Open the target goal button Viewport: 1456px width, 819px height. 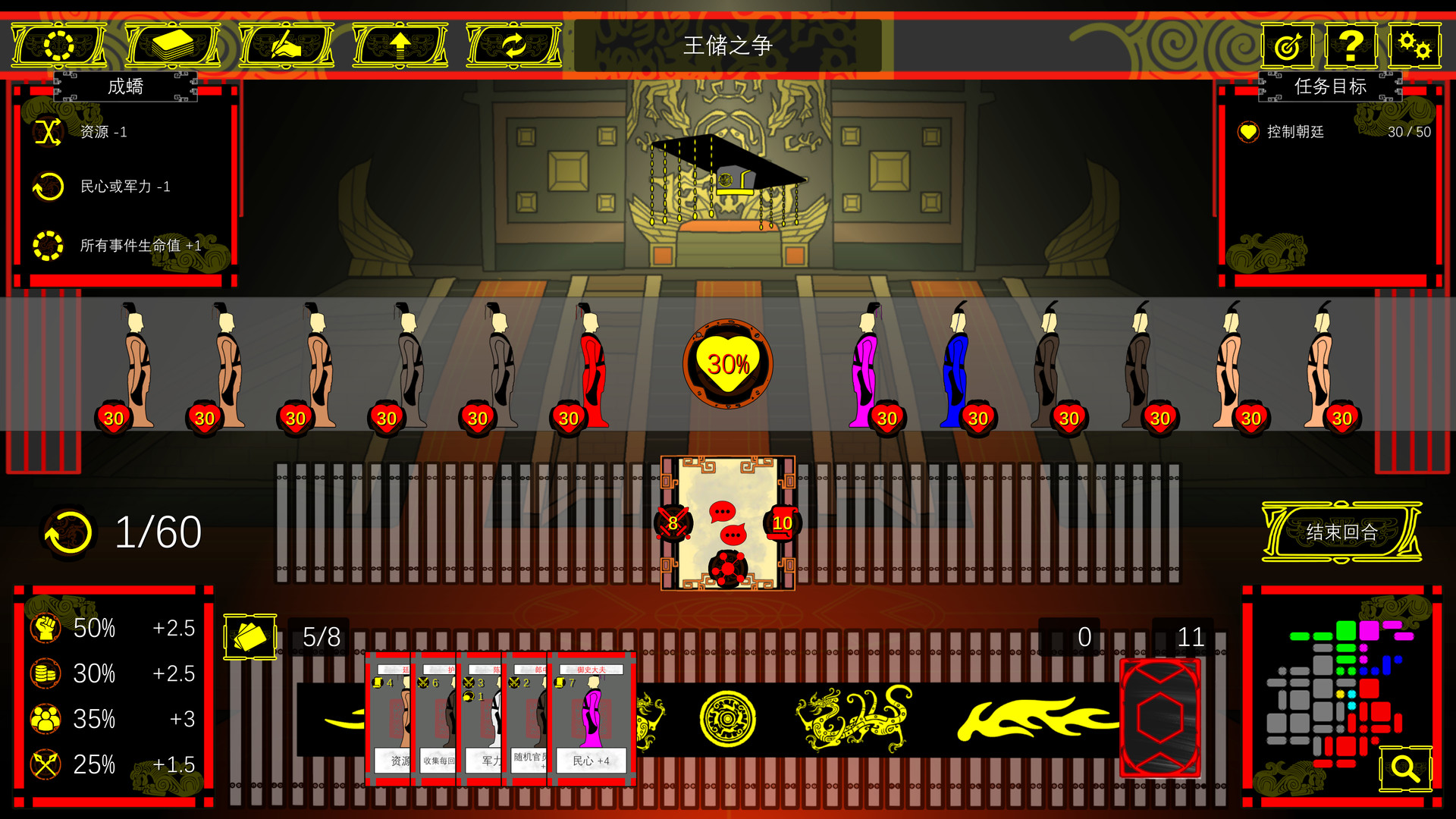click(1288, 45)
